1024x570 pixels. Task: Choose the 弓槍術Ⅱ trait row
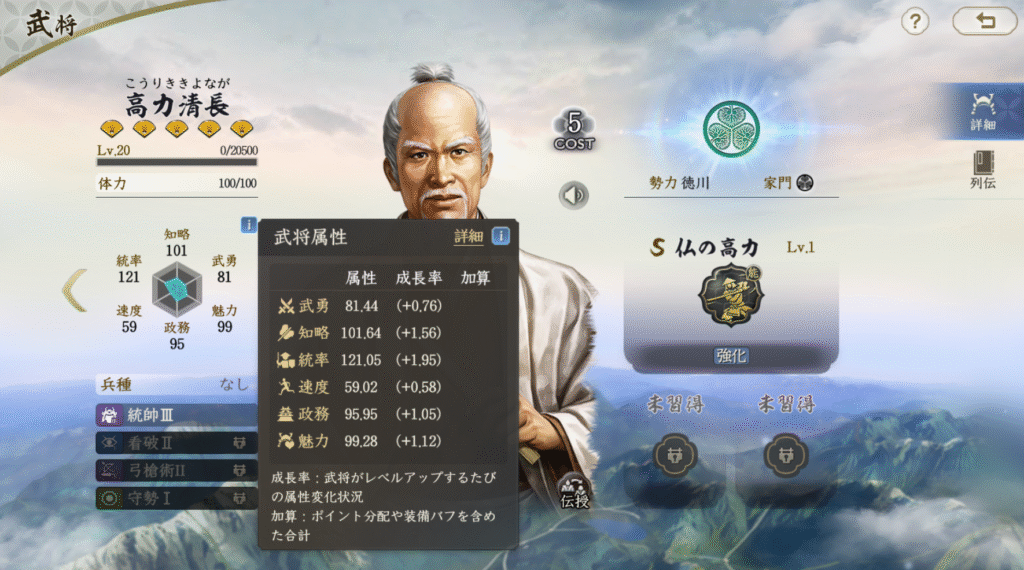pyautogui.click(x=172, y=470)
